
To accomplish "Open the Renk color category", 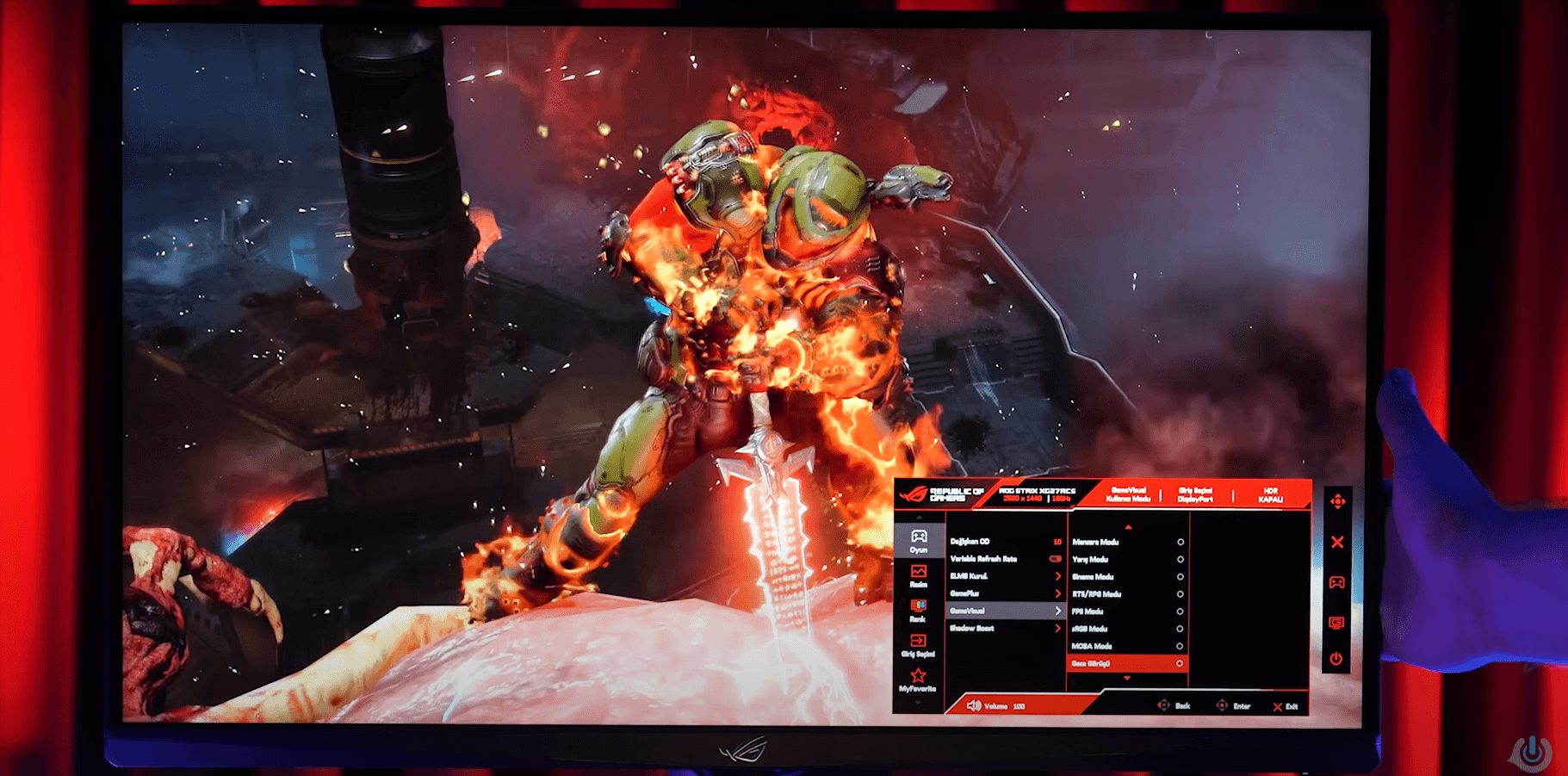I will 918,611.
